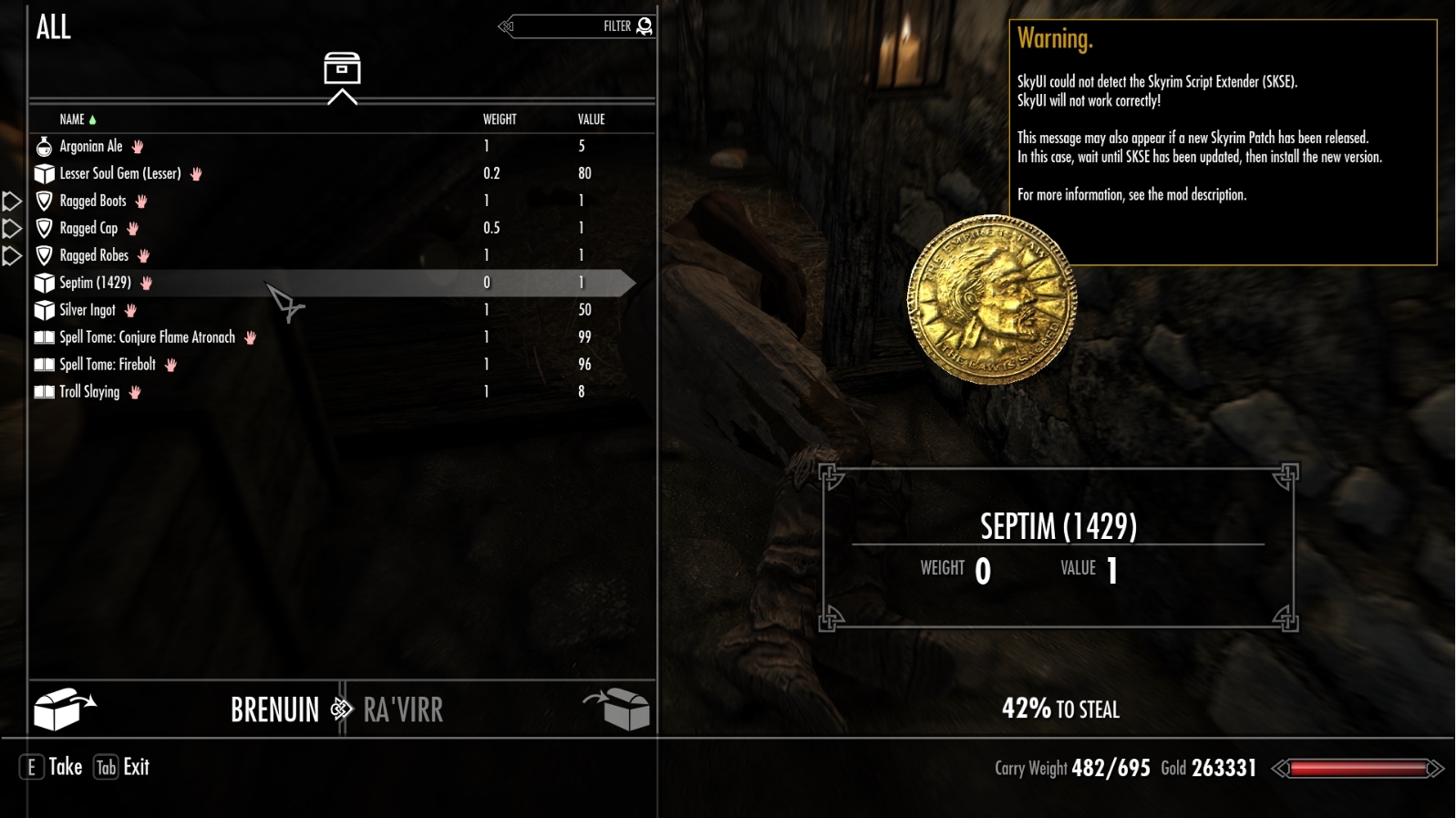Switch to the RA'VIRR inventory tab
Screen dimensions: 1456x818
point(403,709)
